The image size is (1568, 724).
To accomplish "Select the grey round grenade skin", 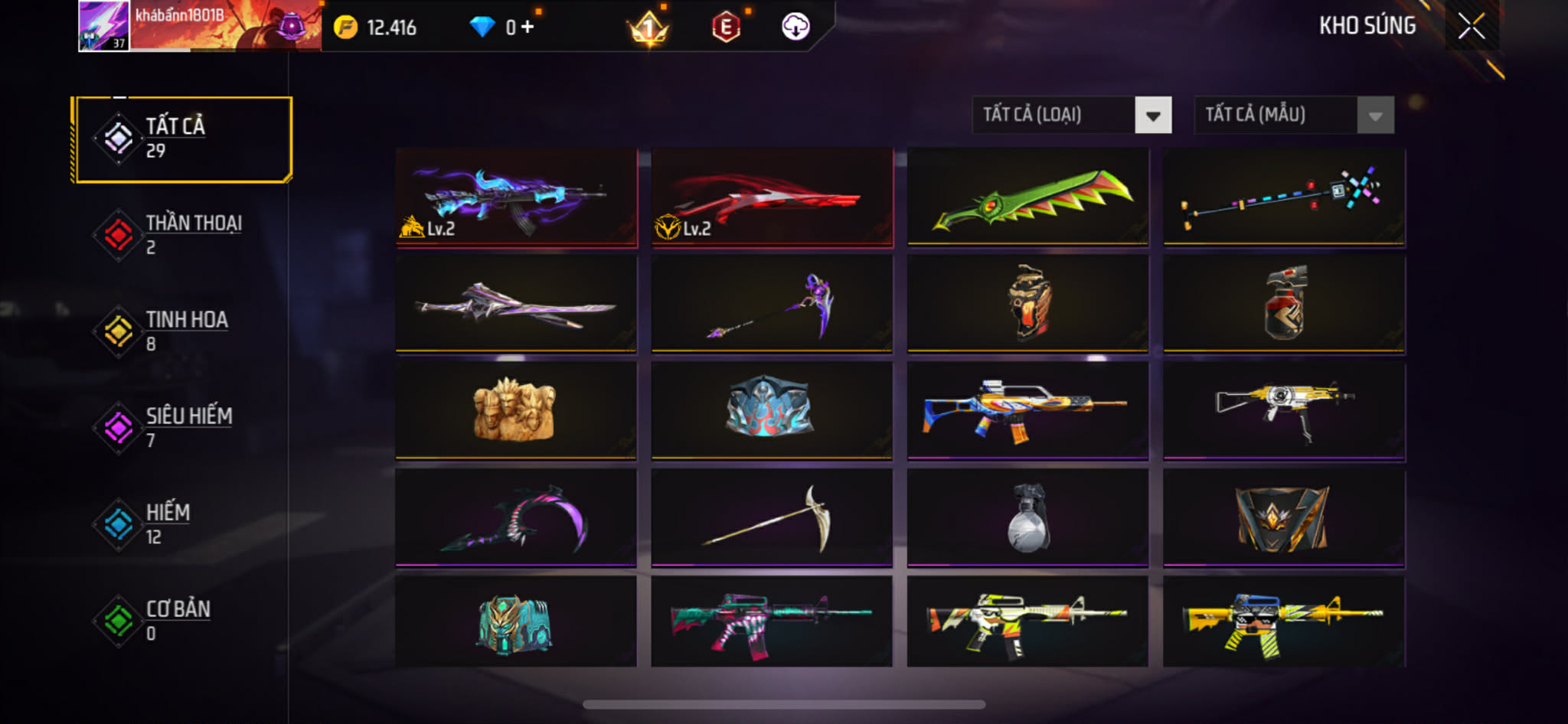I will [x=1027, y=518].
